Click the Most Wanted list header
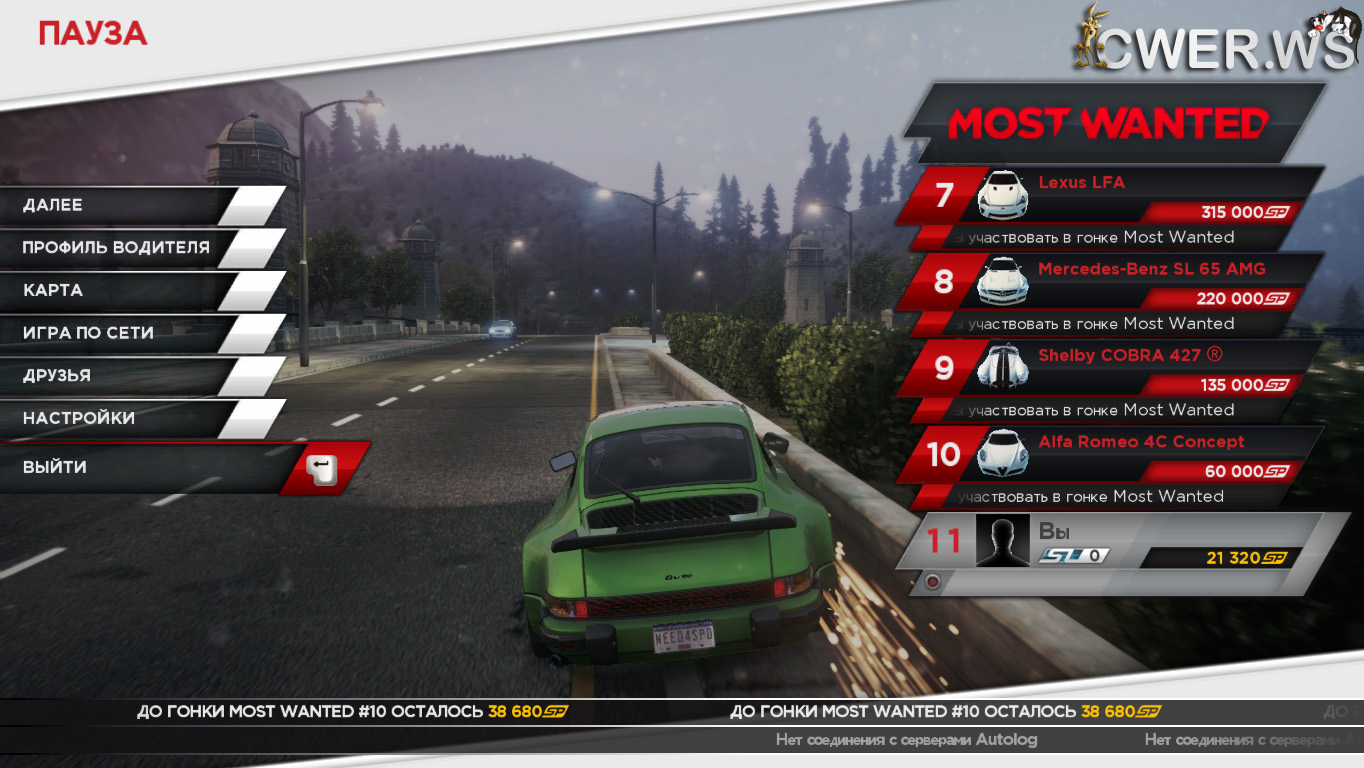The image size is (1364, 768). click(1108, 124)
